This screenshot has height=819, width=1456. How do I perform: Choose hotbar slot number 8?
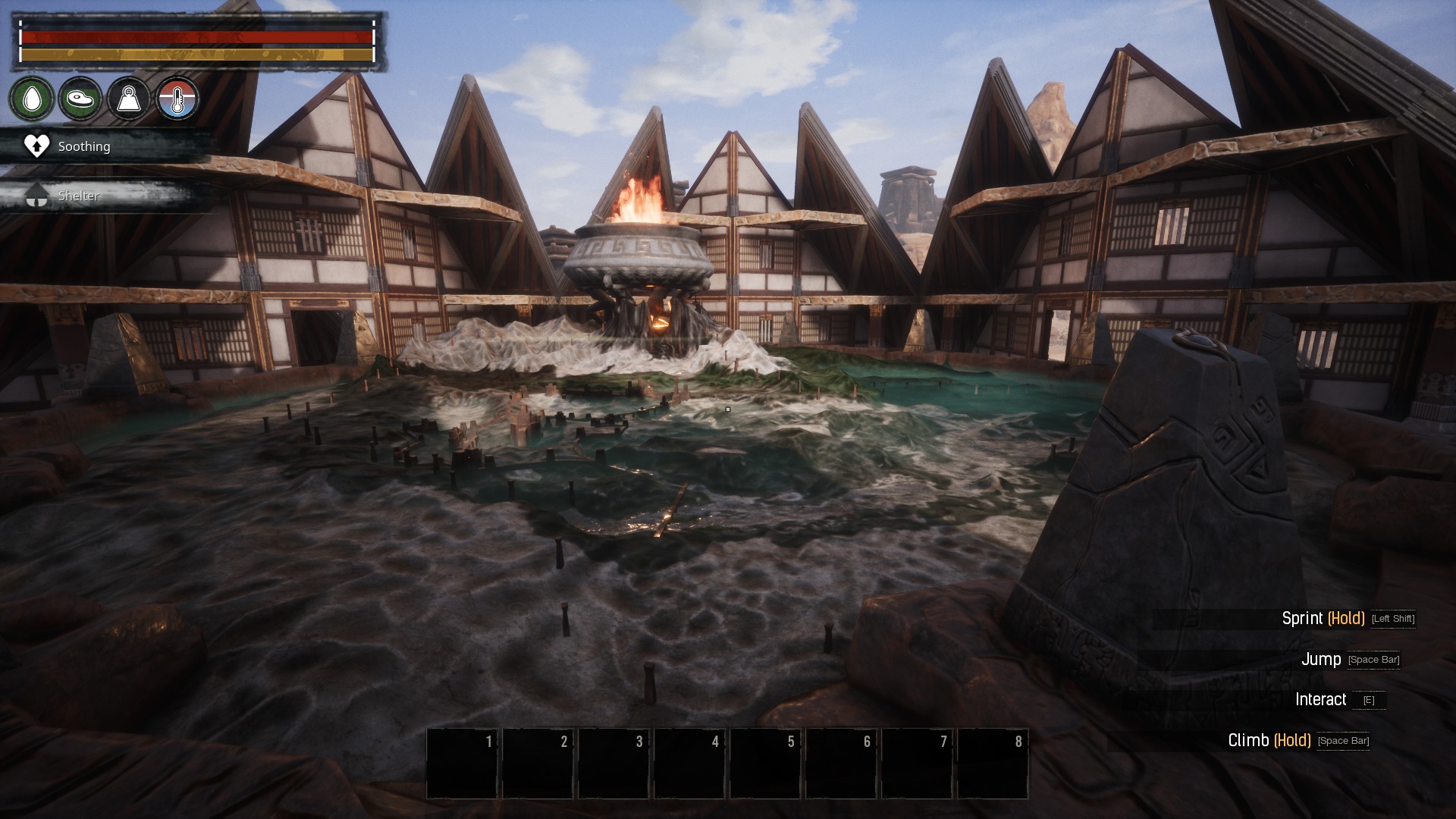[993, 763]
